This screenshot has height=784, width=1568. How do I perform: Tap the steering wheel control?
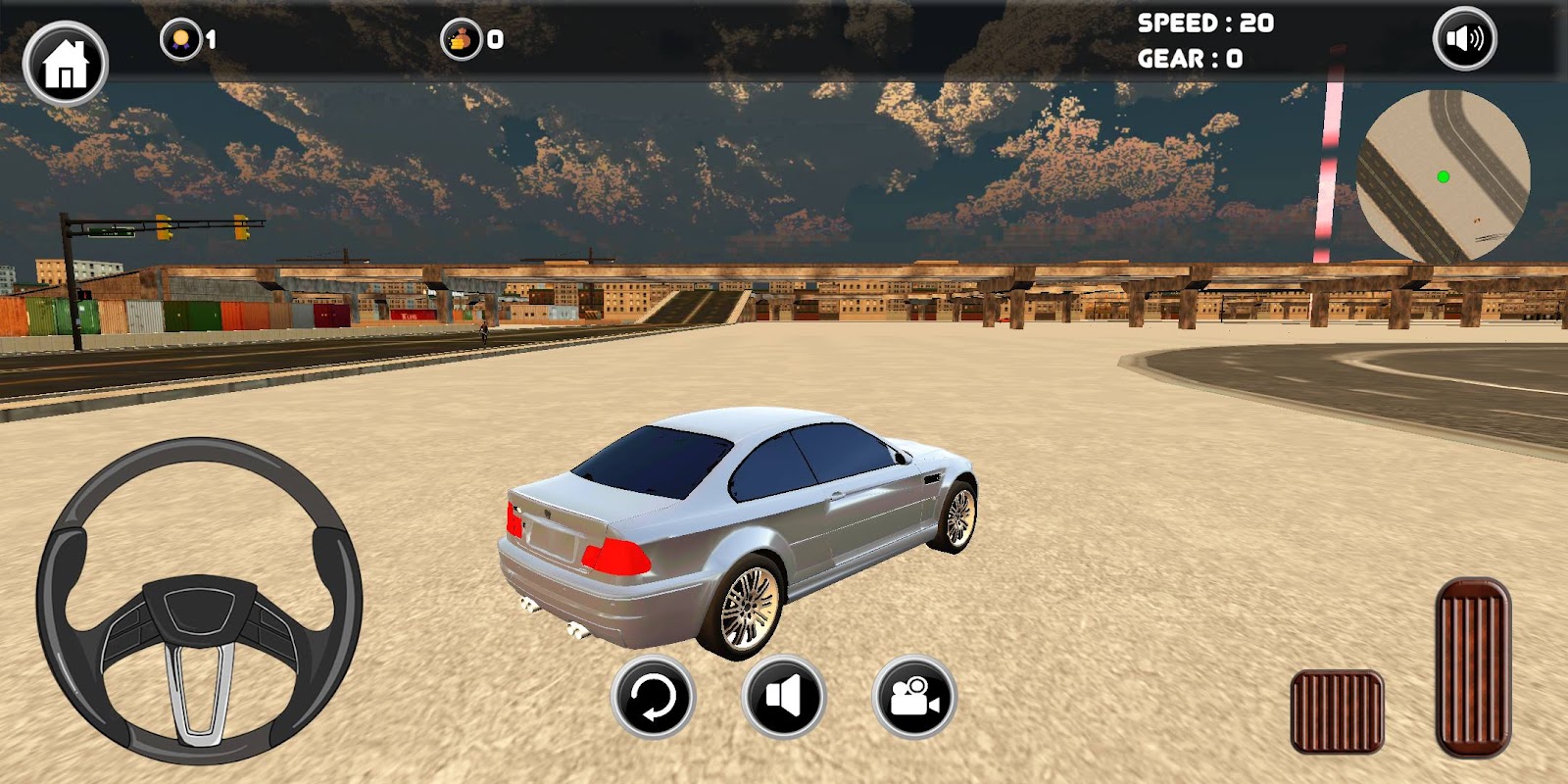tap(199, 600)
